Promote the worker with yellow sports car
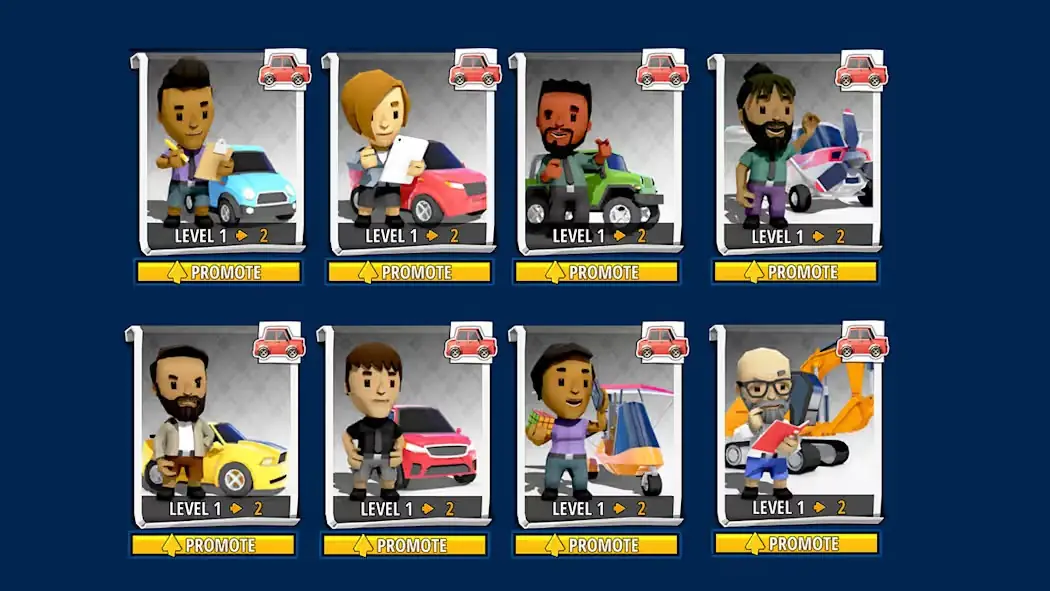This screenshot has width=1050, height=591. 213,545
